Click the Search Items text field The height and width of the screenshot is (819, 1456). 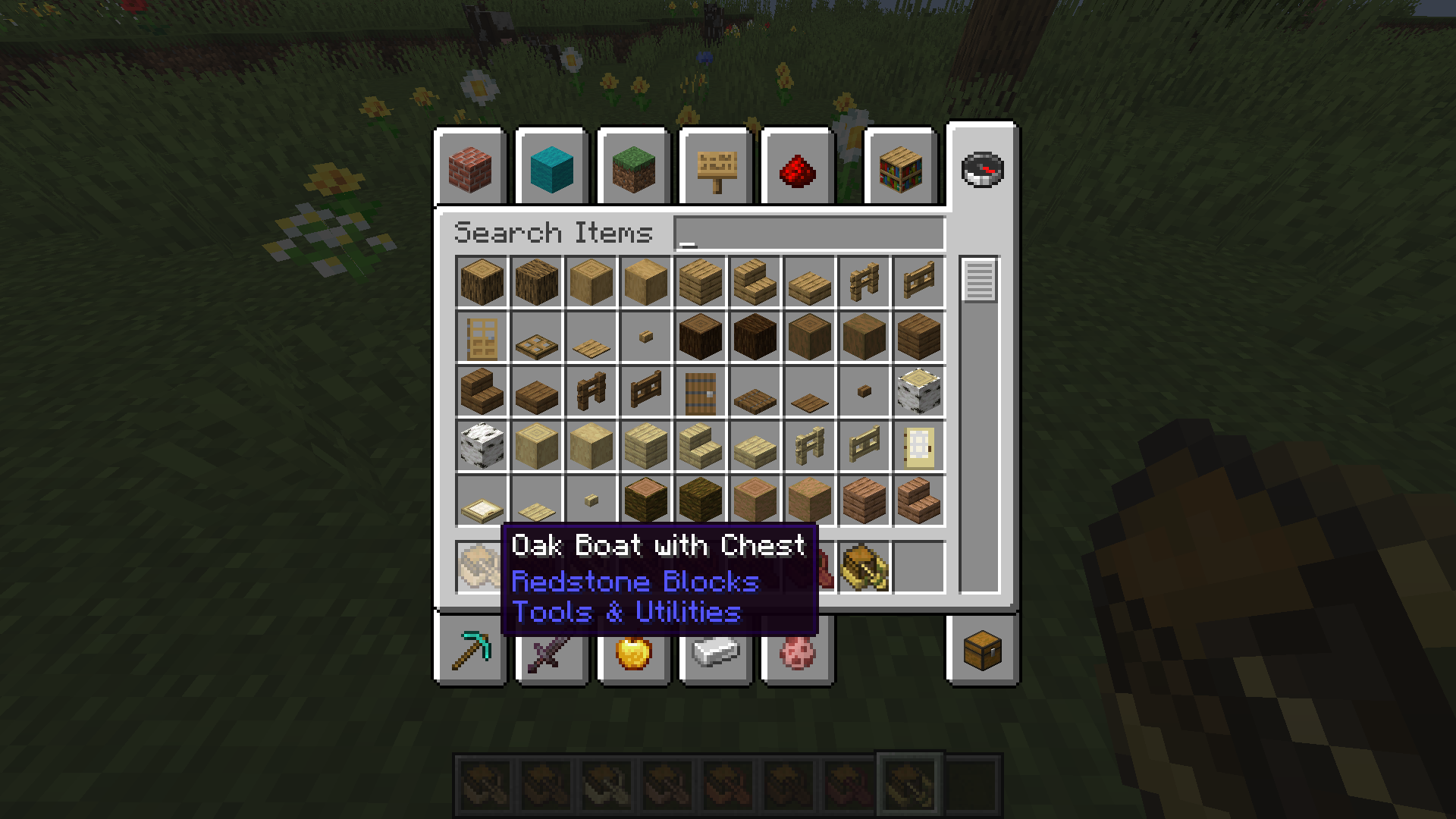click(809, 233)
